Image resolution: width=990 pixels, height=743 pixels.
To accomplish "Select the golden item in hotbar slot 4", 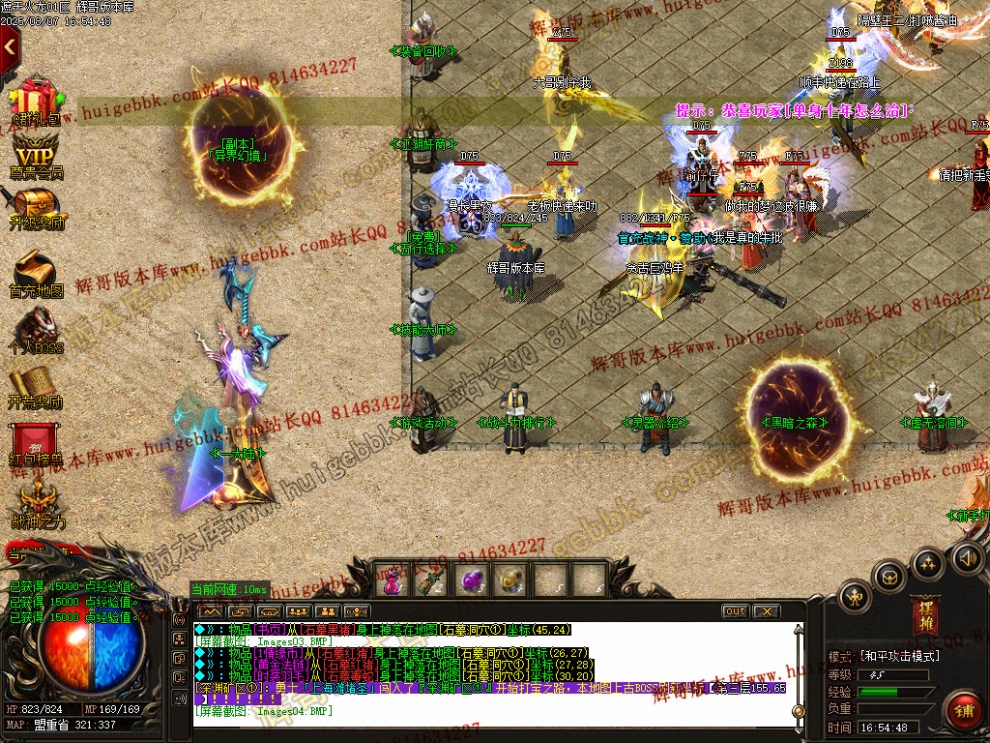I will (x=511, y=580).
